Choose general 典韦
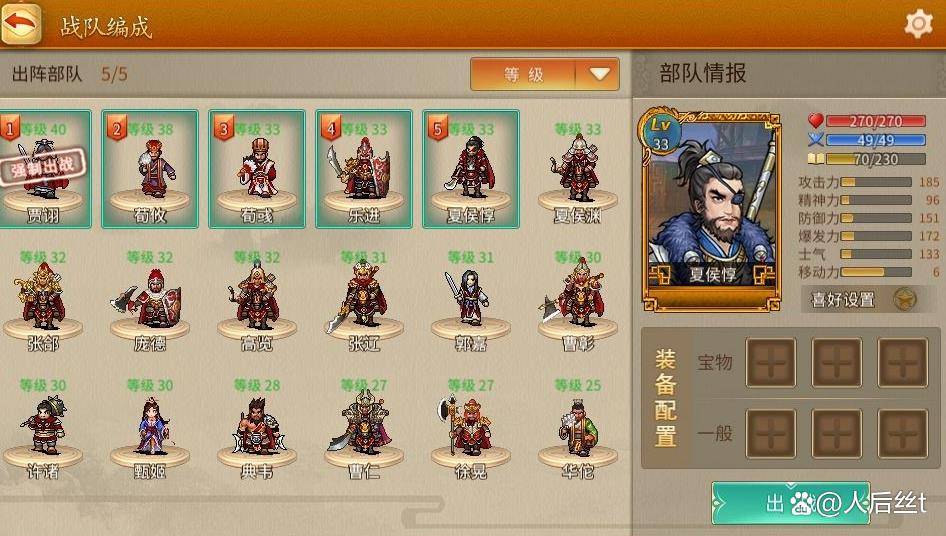Screen dimensions: 946x536 (257, 428)
